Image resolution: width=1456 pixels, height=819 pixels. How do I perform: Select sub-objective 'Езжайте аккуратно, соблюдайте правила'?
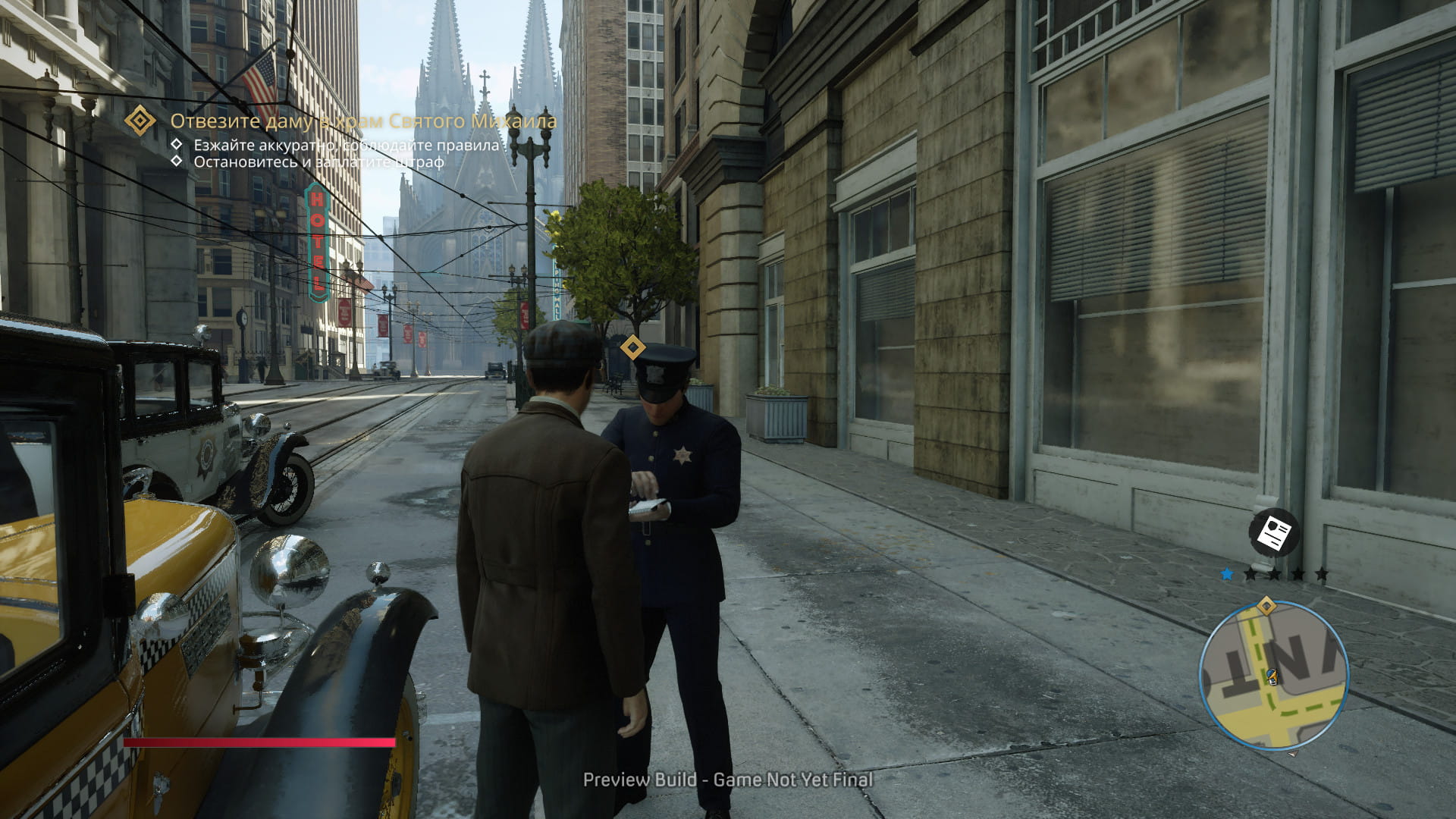(x=347, y=145)
